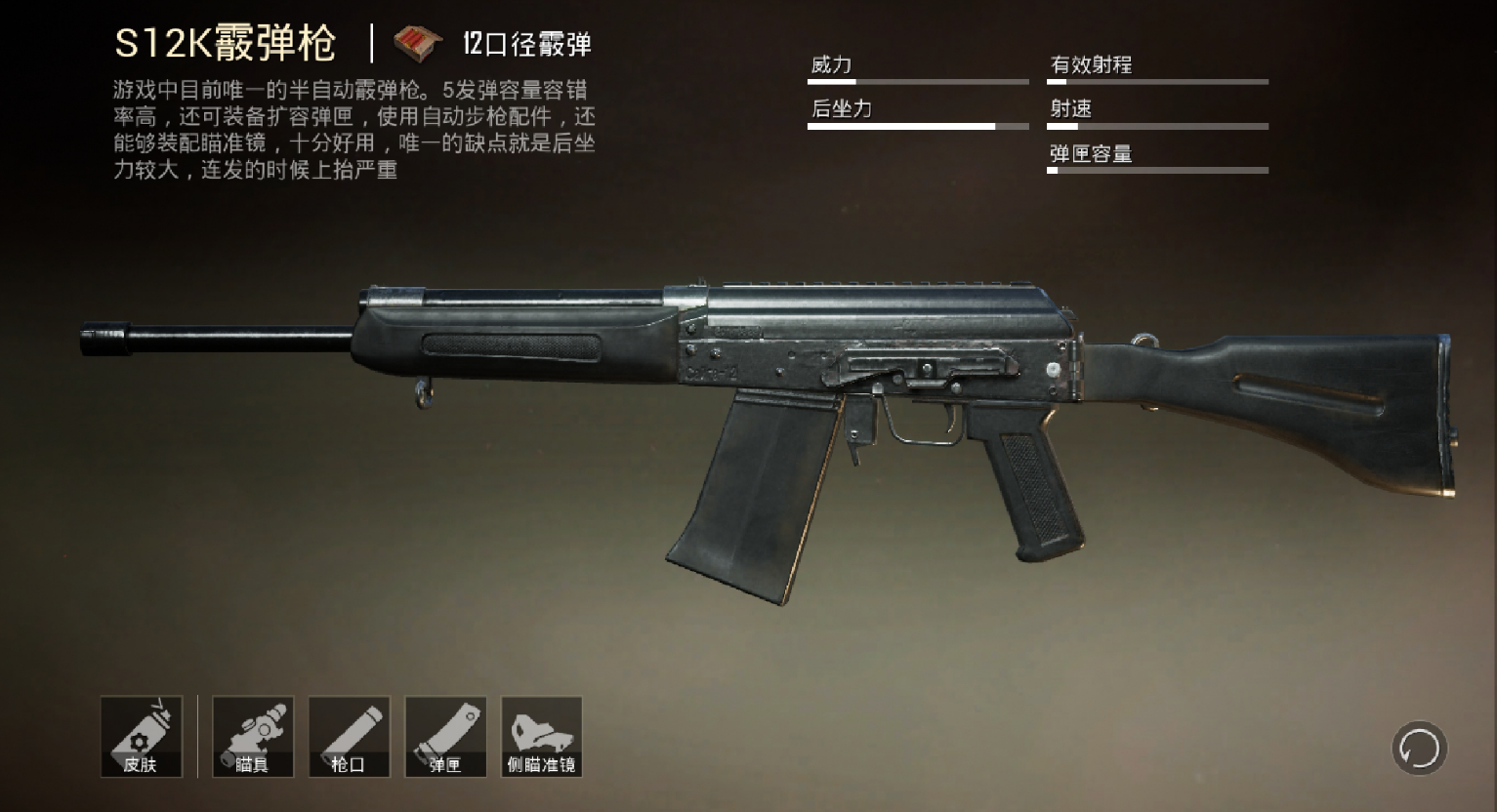Click the 有效射程 effective range bar
The width and height of the screenshot is (1497, 812).
coord(1157,82)
